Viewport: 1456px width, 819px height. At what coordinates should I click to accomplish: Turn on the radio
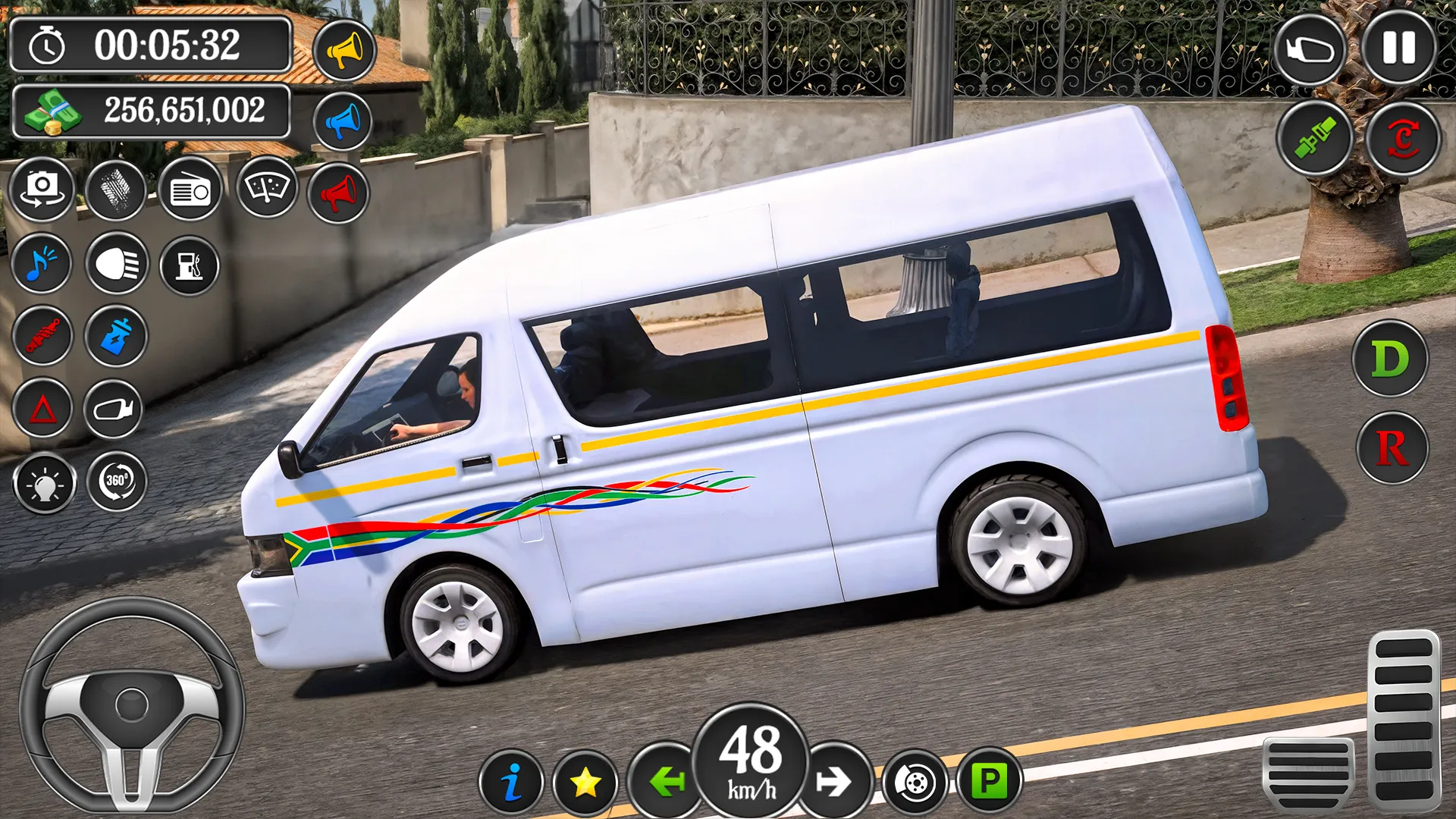click(x=190, y=190)
